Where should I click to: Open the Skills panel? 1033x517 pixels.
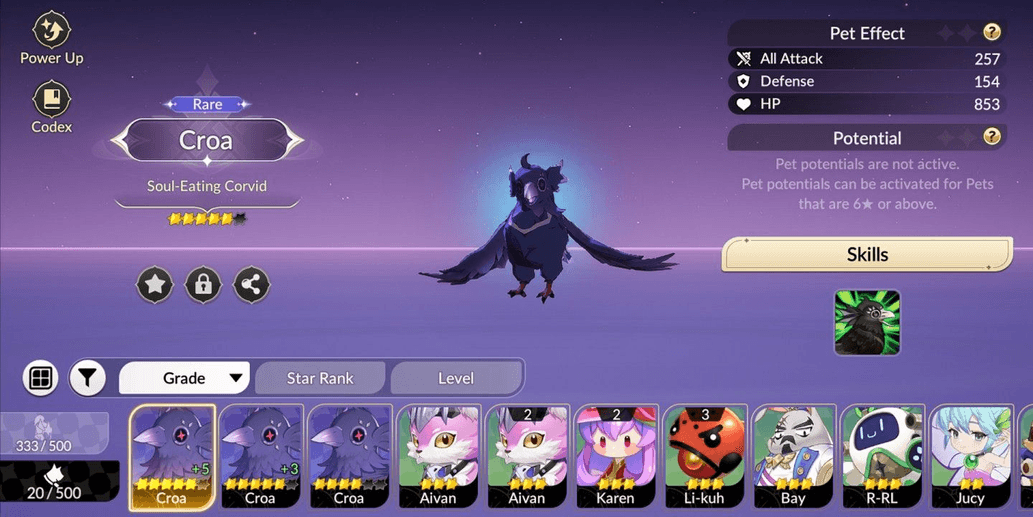[867, 254]
